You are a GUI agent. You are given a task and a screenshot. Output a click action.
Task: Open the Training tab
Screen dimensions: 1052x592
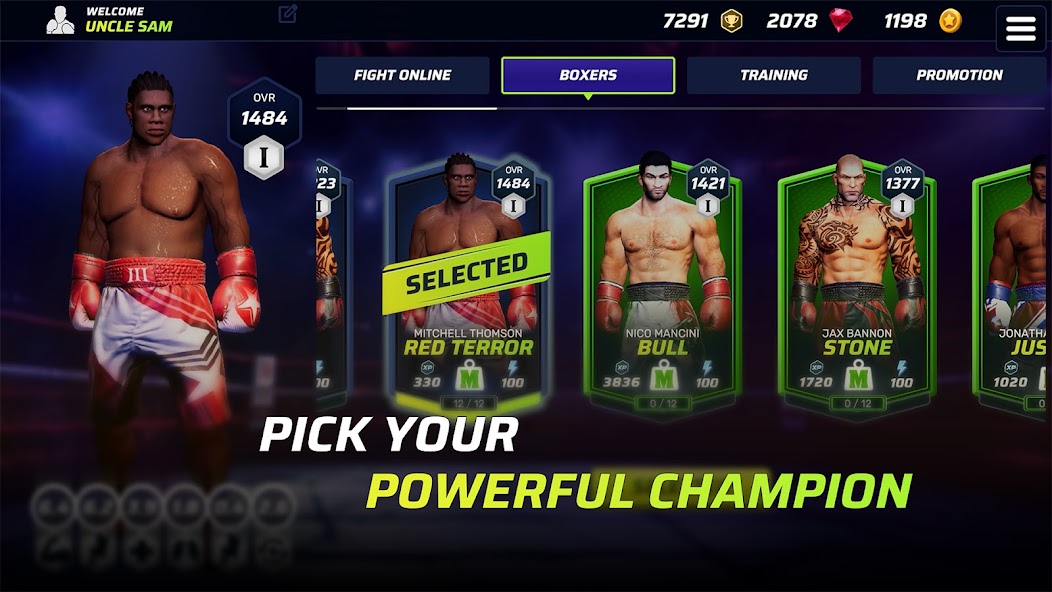tap(773, 75)
